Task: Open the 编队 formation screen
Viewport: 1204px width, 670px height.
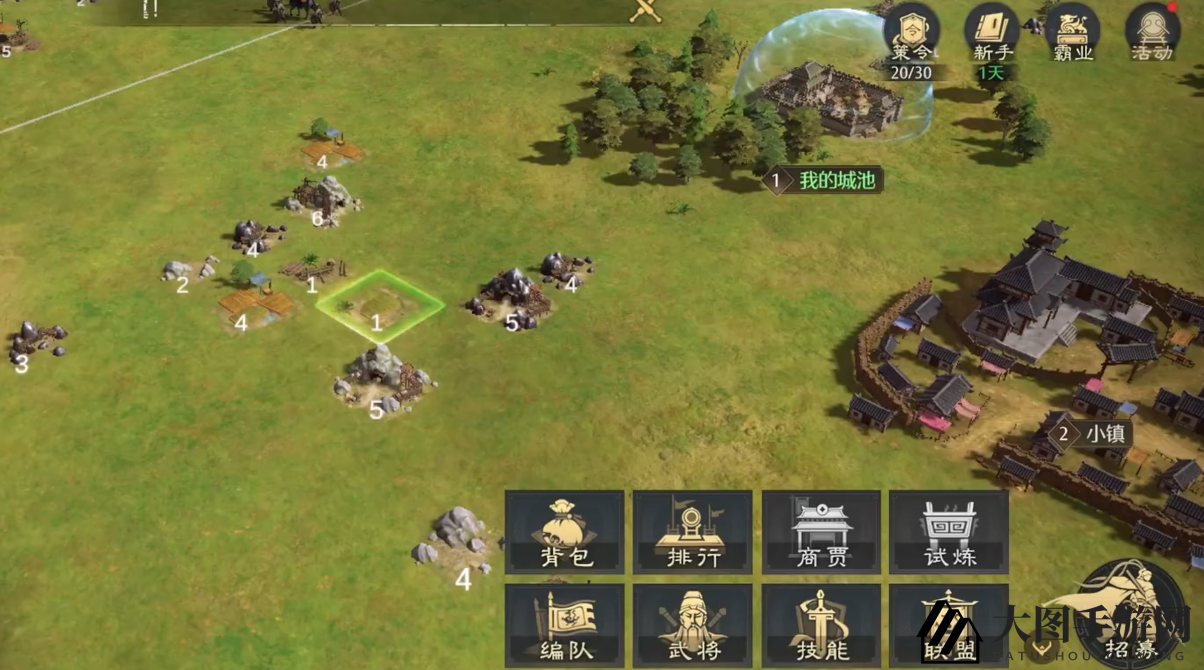Action: (565, 625)
